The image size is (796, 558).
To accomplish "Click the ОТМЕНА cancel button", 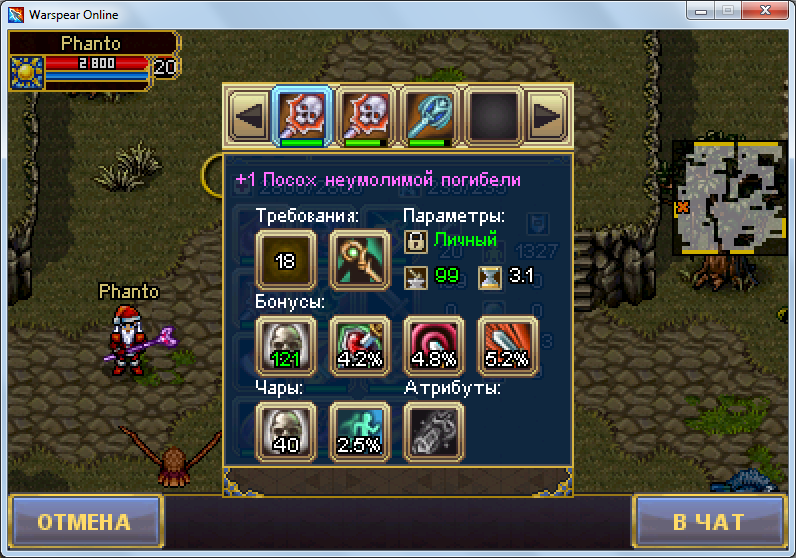I will (x=84, y=522).
